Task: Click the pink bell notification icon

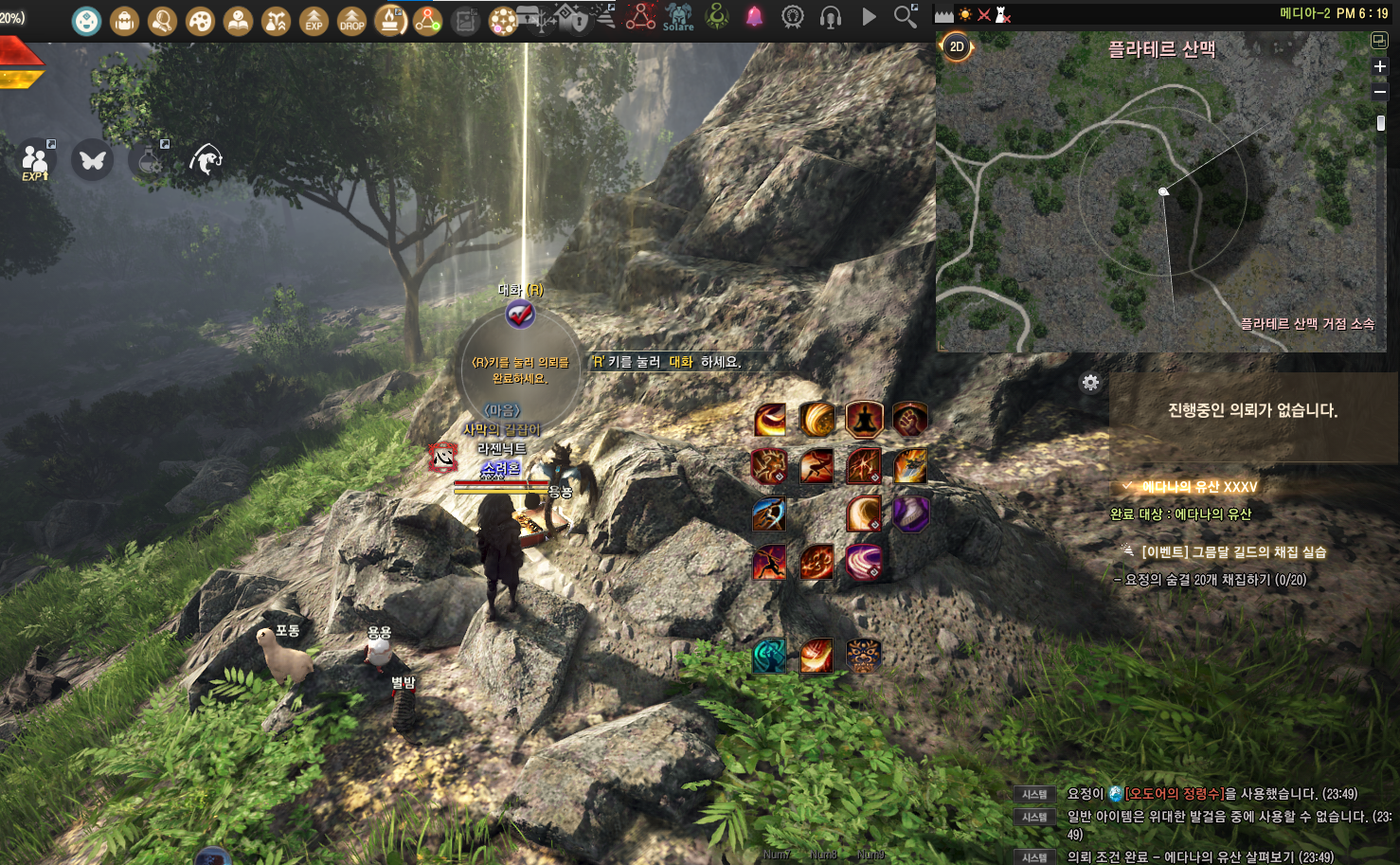Action: click(754, 17)
